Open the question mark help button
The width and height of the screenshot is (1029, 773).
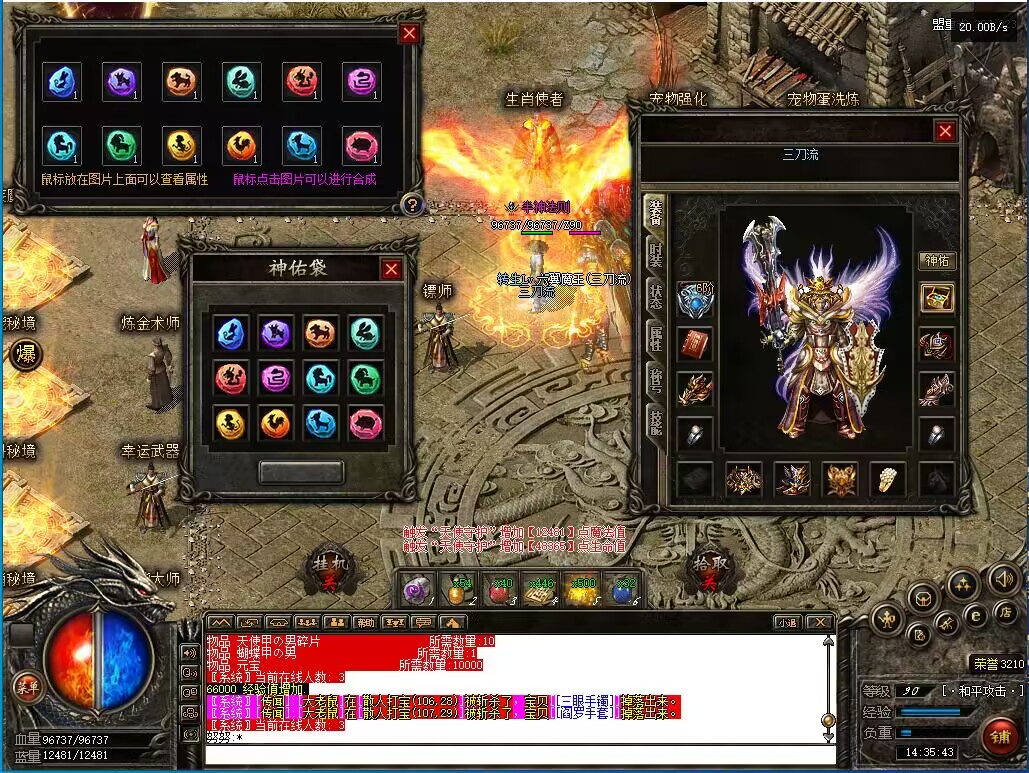pyautogui.click(x=410, y=205)
